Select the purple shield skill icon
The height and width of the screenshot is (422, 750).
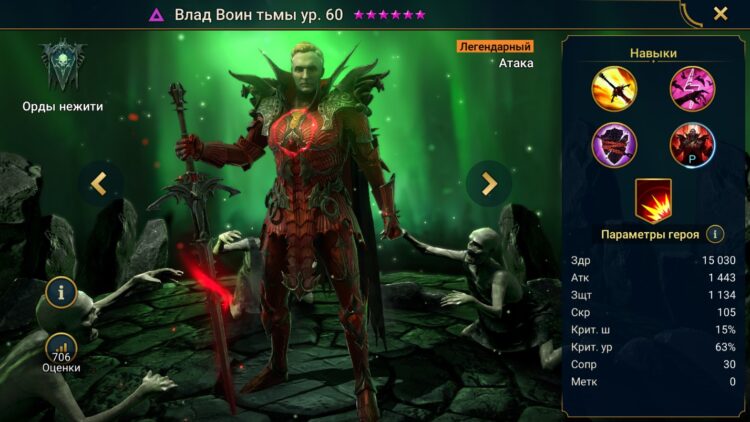(x=615, y=144)
